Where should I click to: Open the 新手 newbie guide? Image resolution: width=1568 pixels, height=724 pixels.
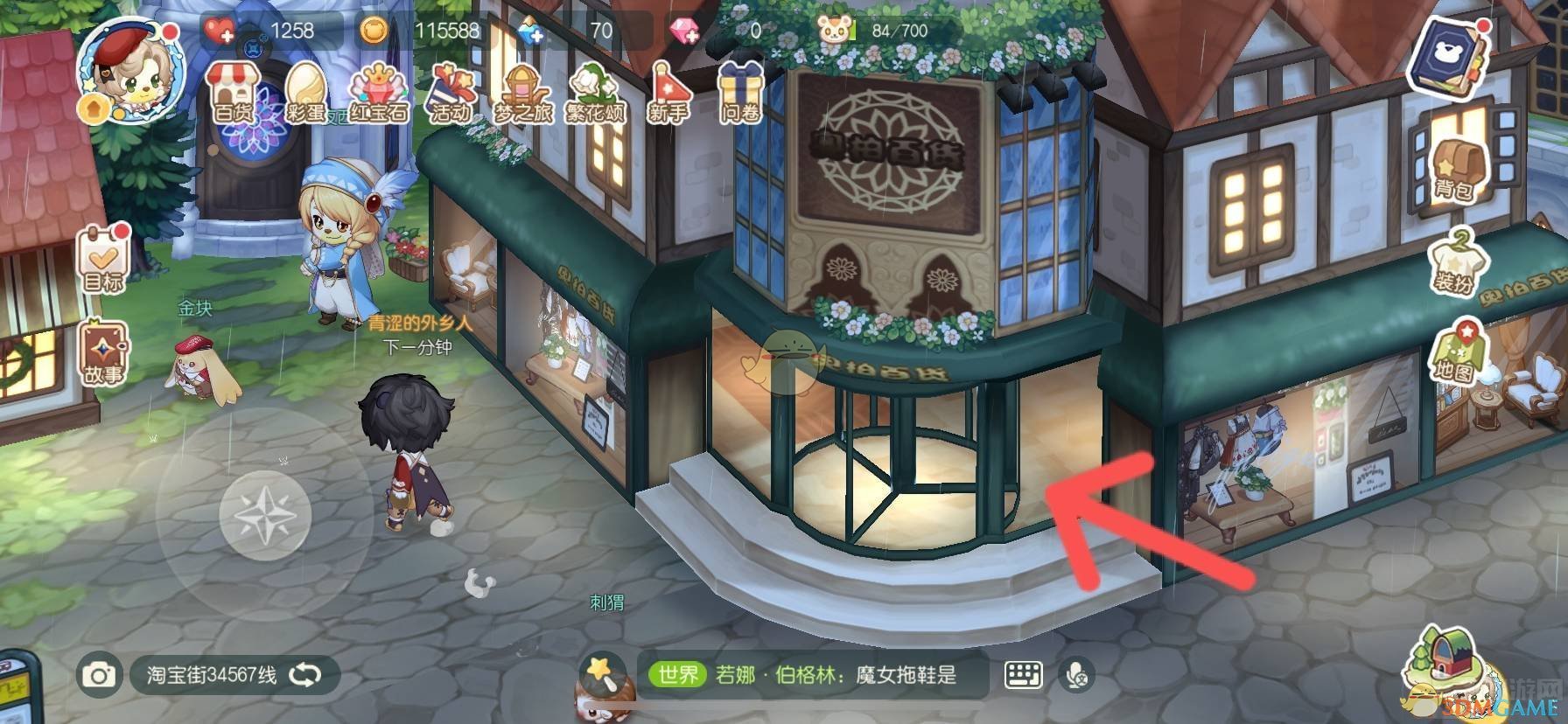(x=670, y=92)
